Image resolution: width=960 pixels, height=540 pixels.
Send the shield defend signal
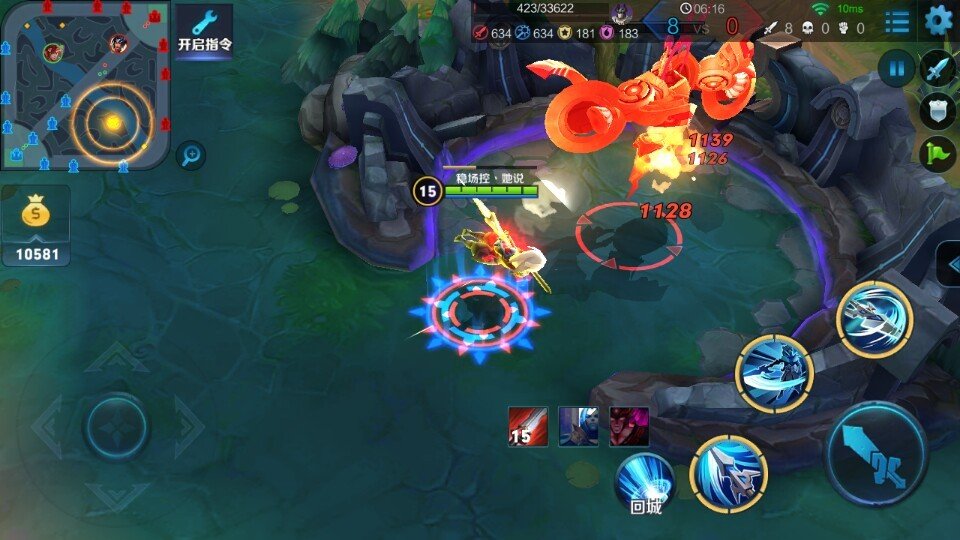[938, 111]
